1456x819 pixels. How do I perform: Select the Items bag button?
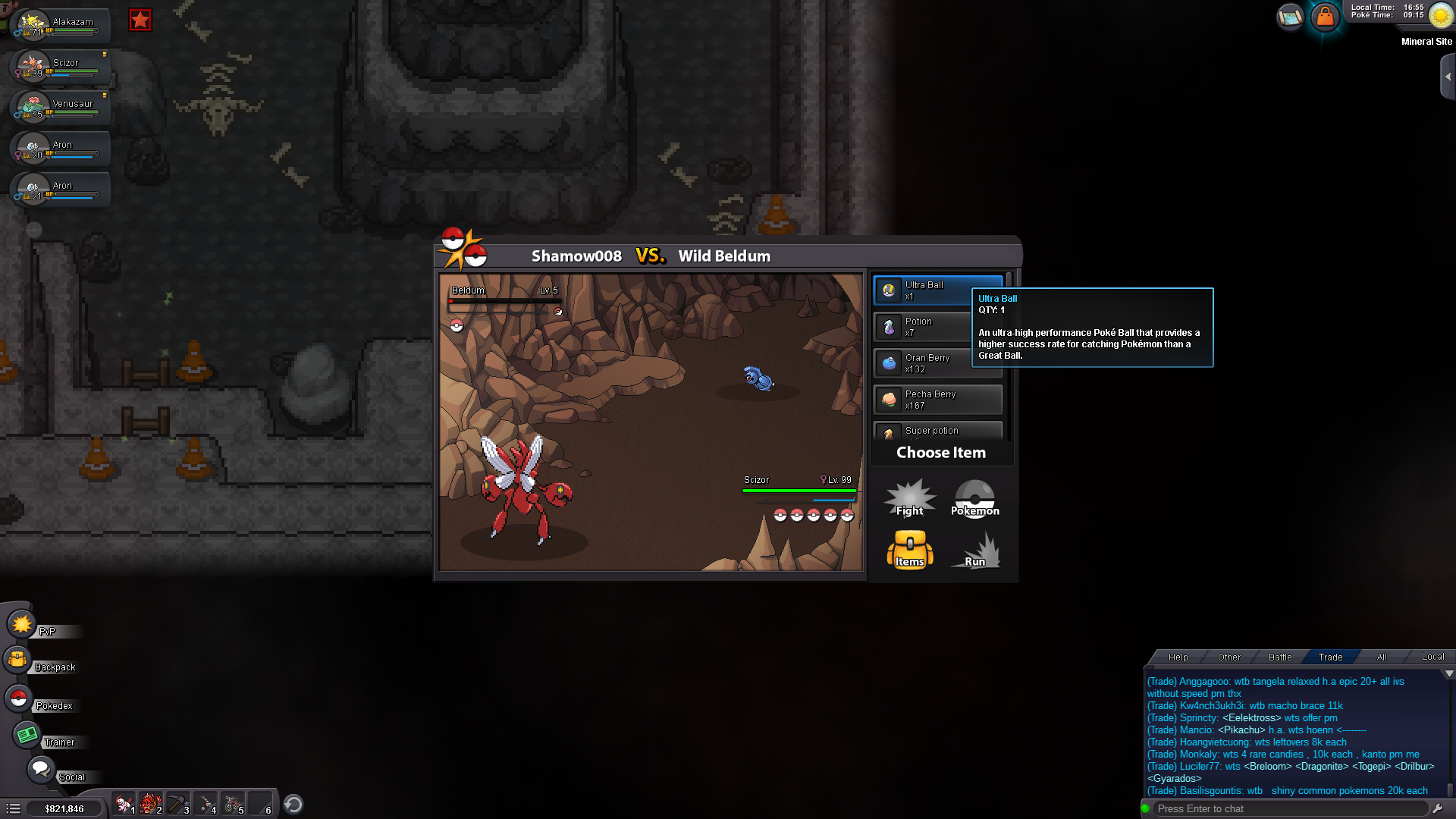(910, 550)
